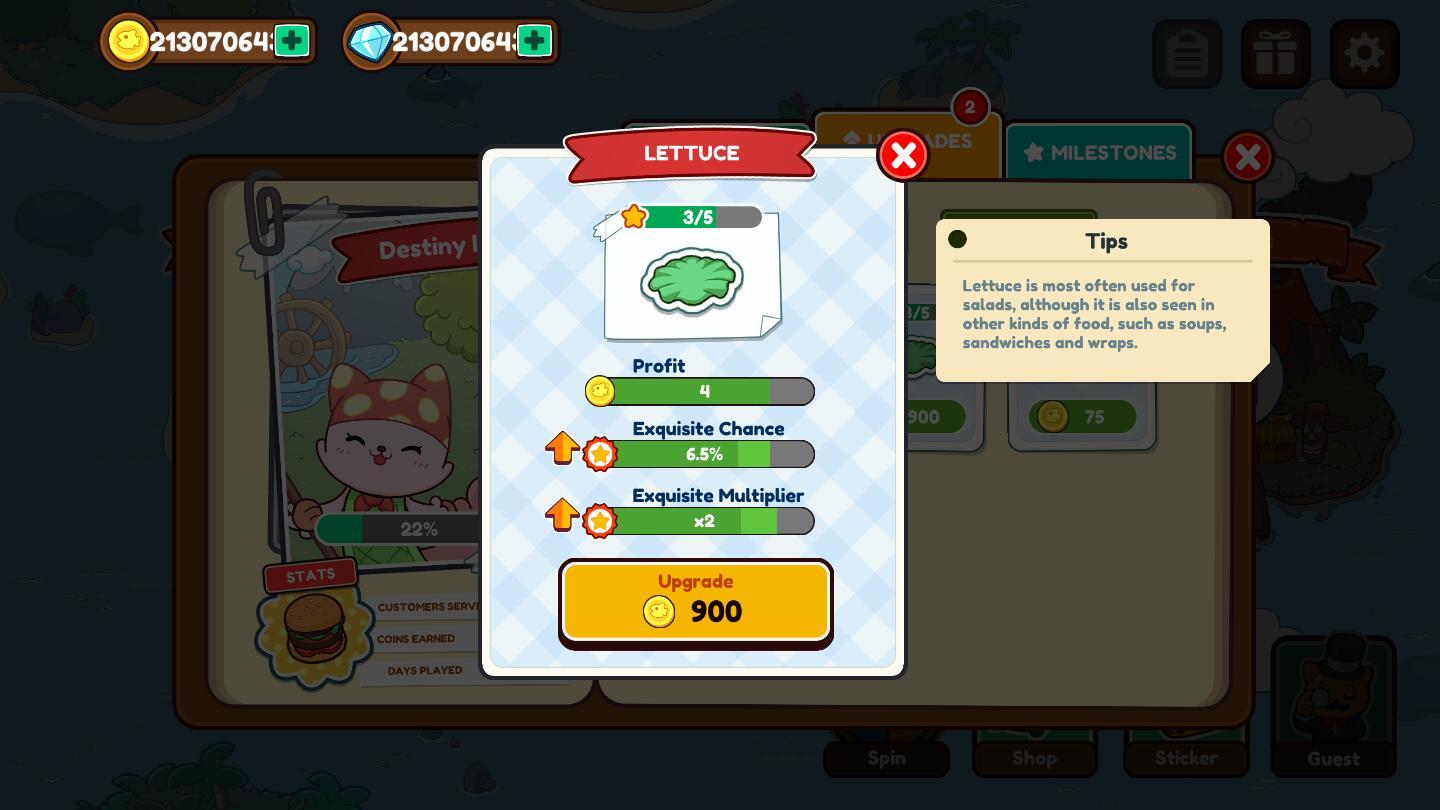The image size is (1440, 810).
Task: Open the Sticker collection
Action: coord(1186,757)
